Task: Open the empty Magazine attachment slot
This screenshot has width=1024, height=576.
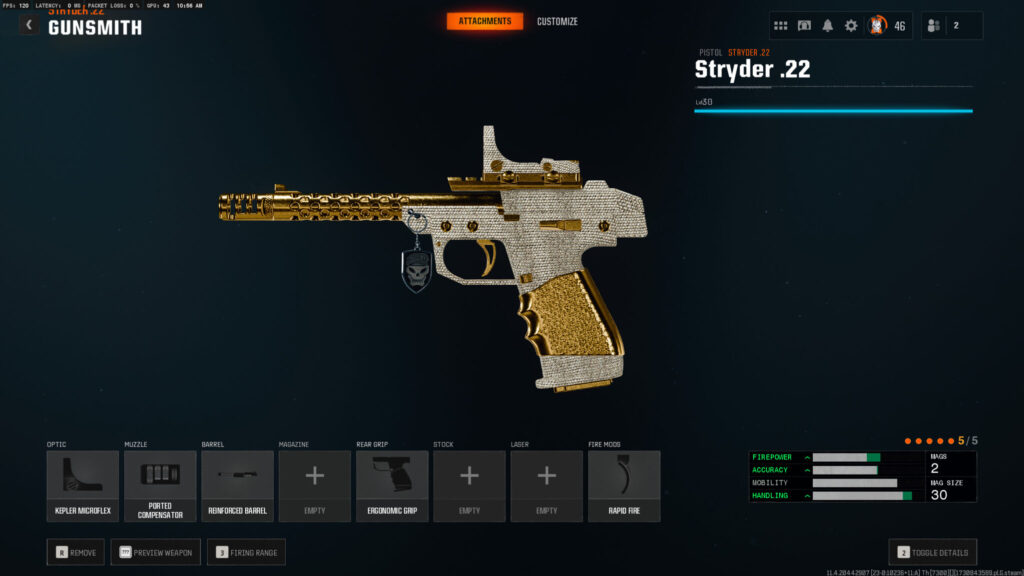Action: pos(314,486)
